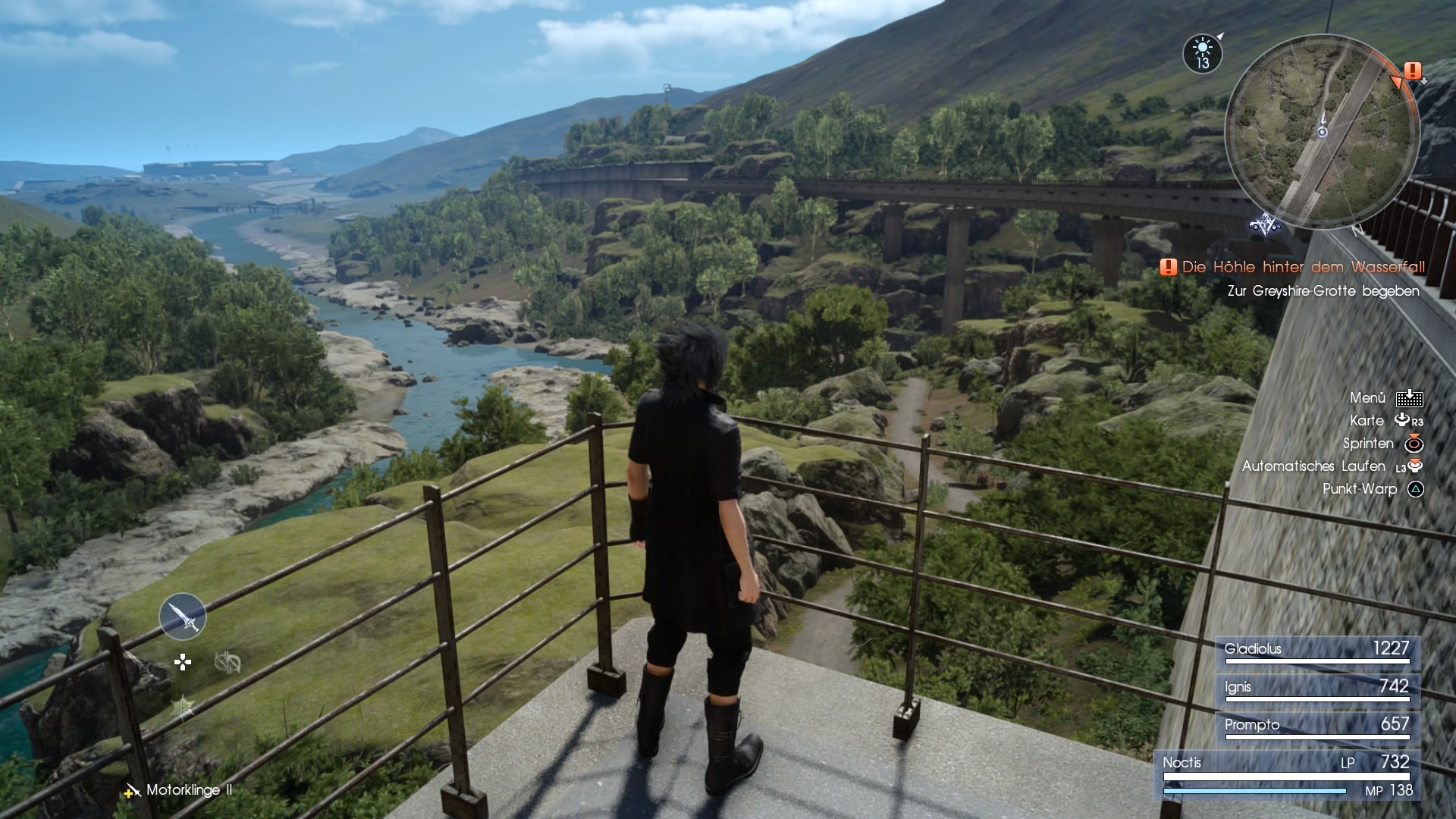Toggle the d-pad weapon switch crosshair
This screenshot has height=819, width=1456.
pos(184,661)
